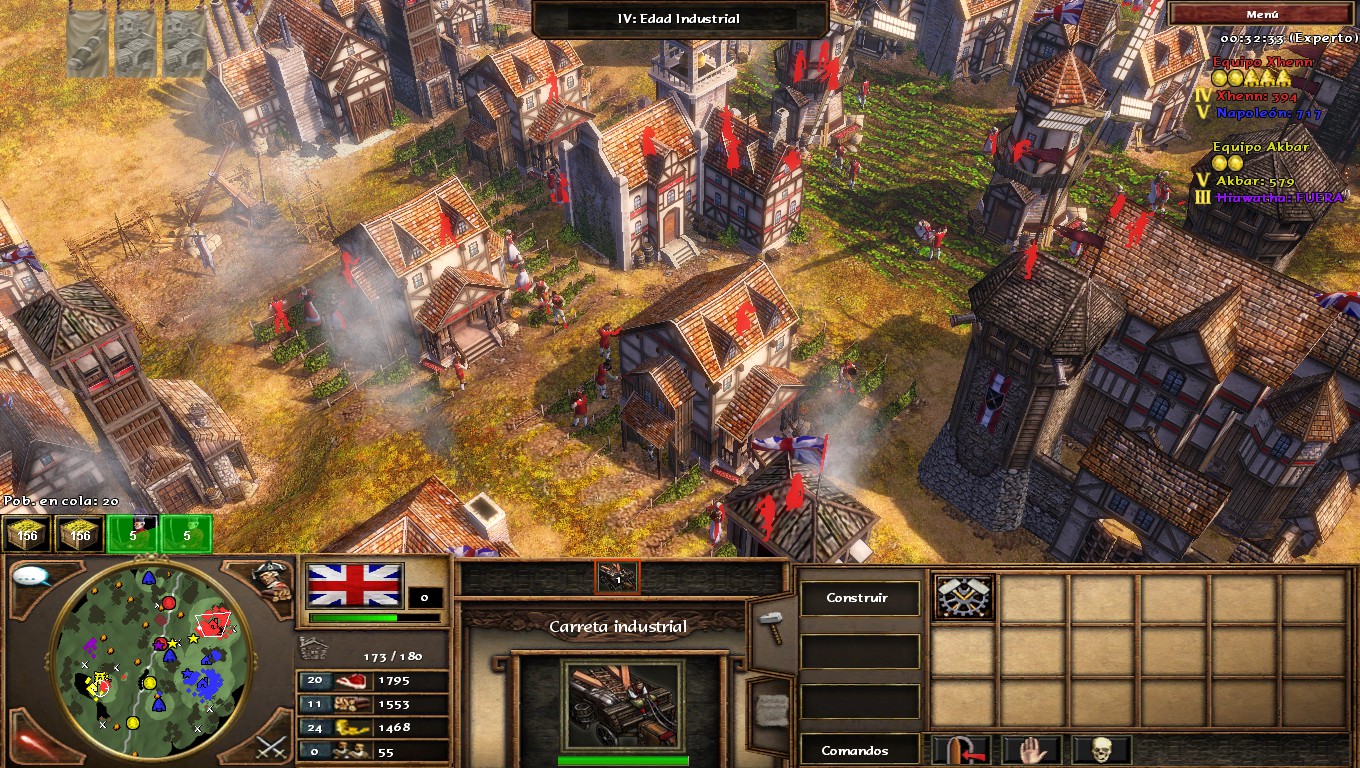This screenshot has width=1360, height=768.
Task: Delete the unit with the skull icon
Action: [1101, 750]
